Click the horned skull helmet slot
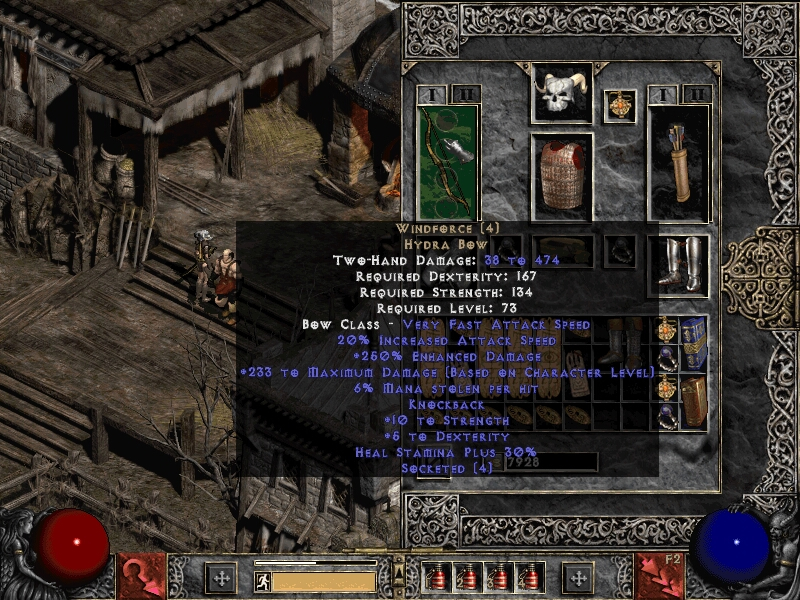 coord(561,94)
